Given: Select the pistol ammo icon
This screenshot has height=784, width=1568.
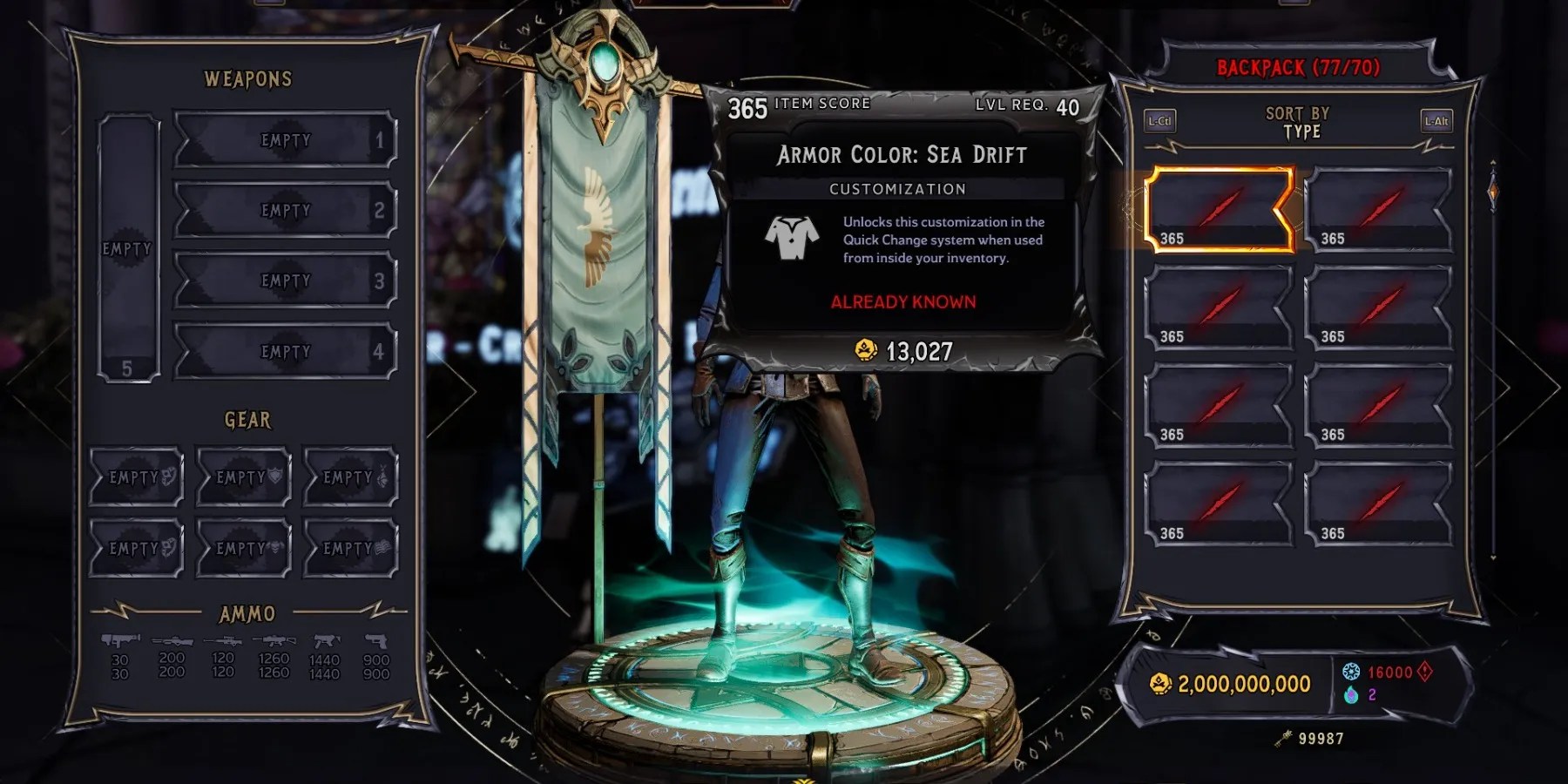Looking at the screenshot, I should click(x=376, y=641).
